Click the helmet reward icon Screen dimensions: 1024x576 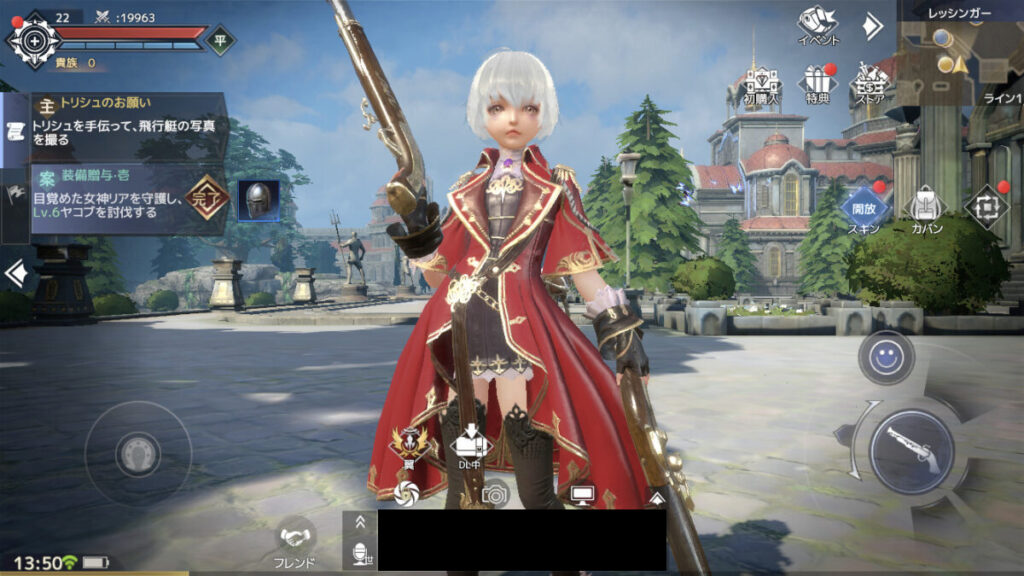tap(258, 201)
